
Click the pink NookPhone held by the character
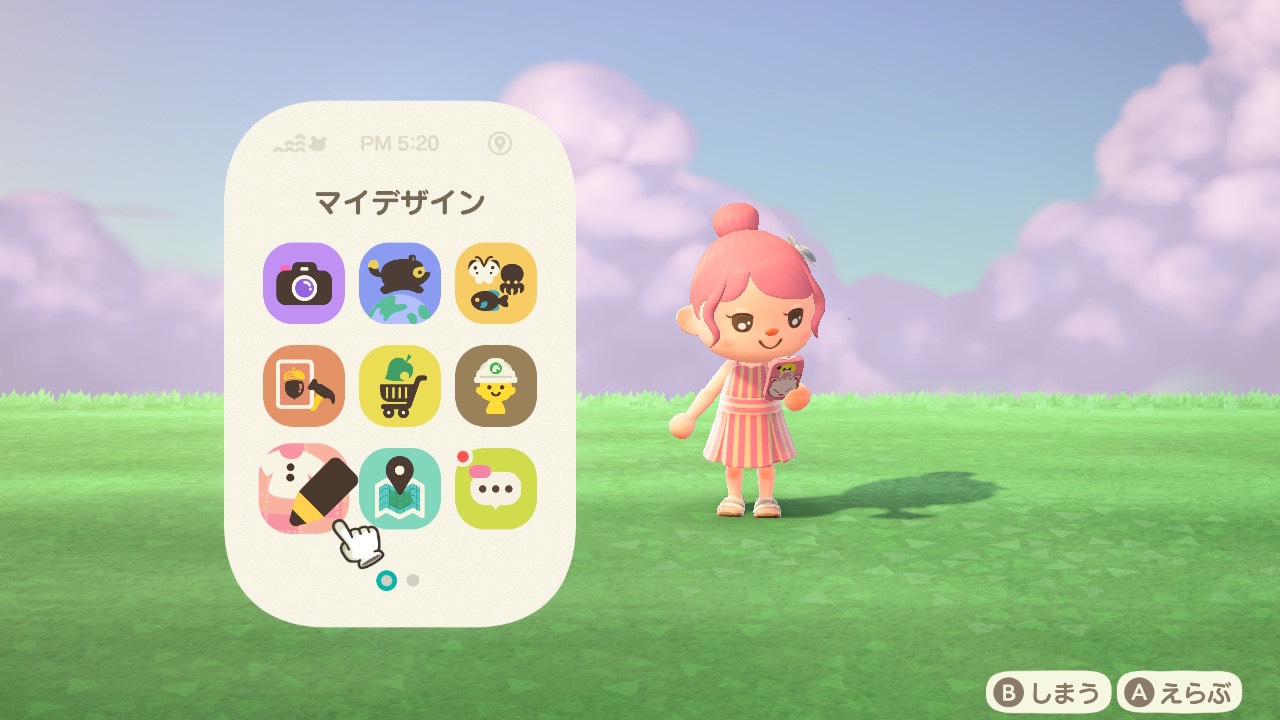790,377
